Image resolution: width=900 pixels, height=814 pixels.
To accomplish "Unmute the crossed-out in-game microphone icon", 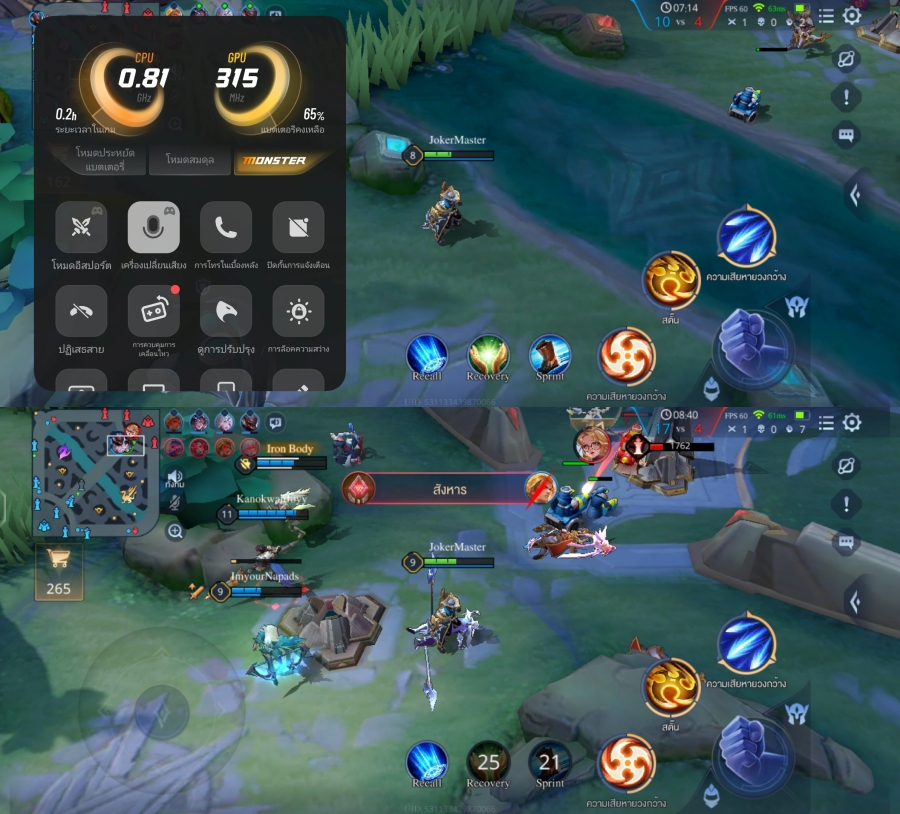I will [175, 504].
